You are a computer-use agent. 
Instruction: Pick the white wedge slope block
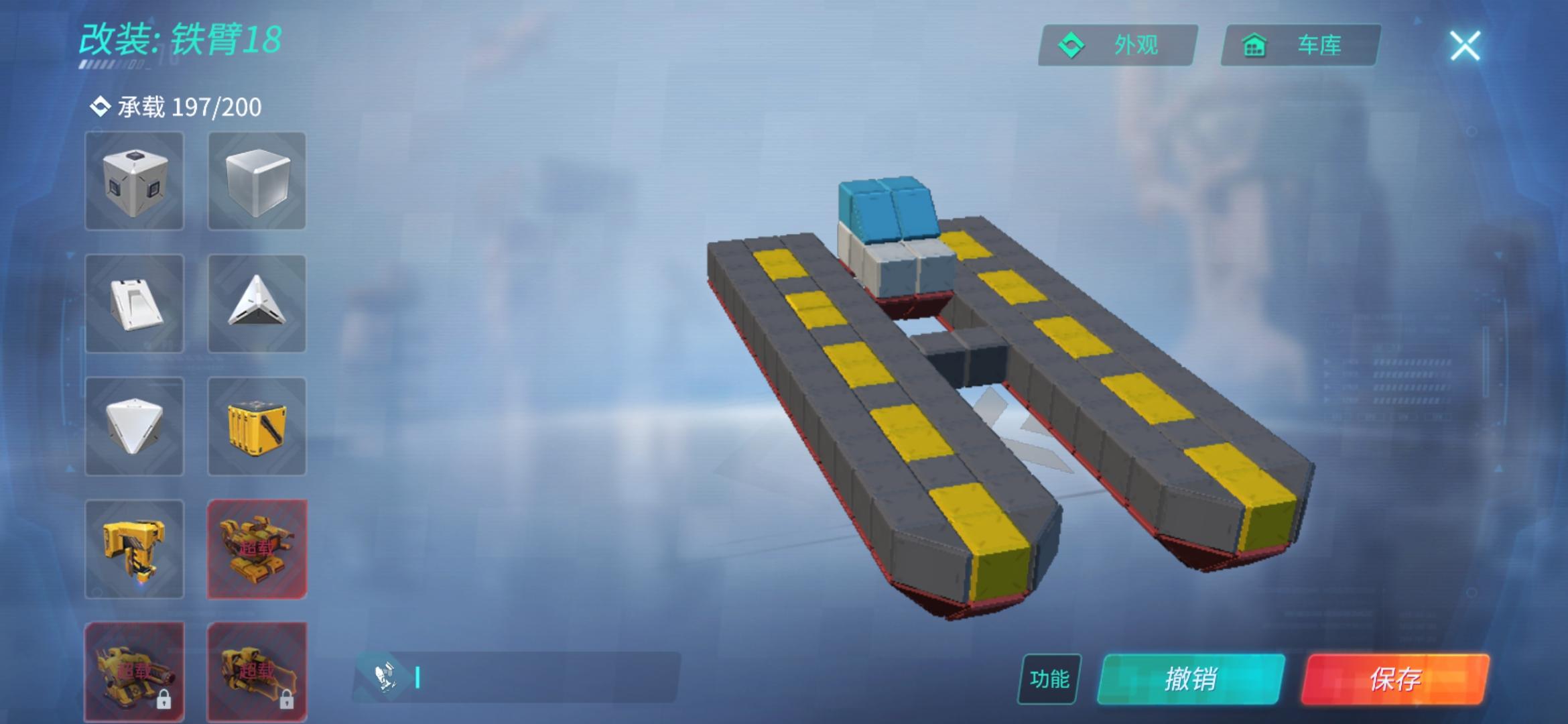(133, 305)
